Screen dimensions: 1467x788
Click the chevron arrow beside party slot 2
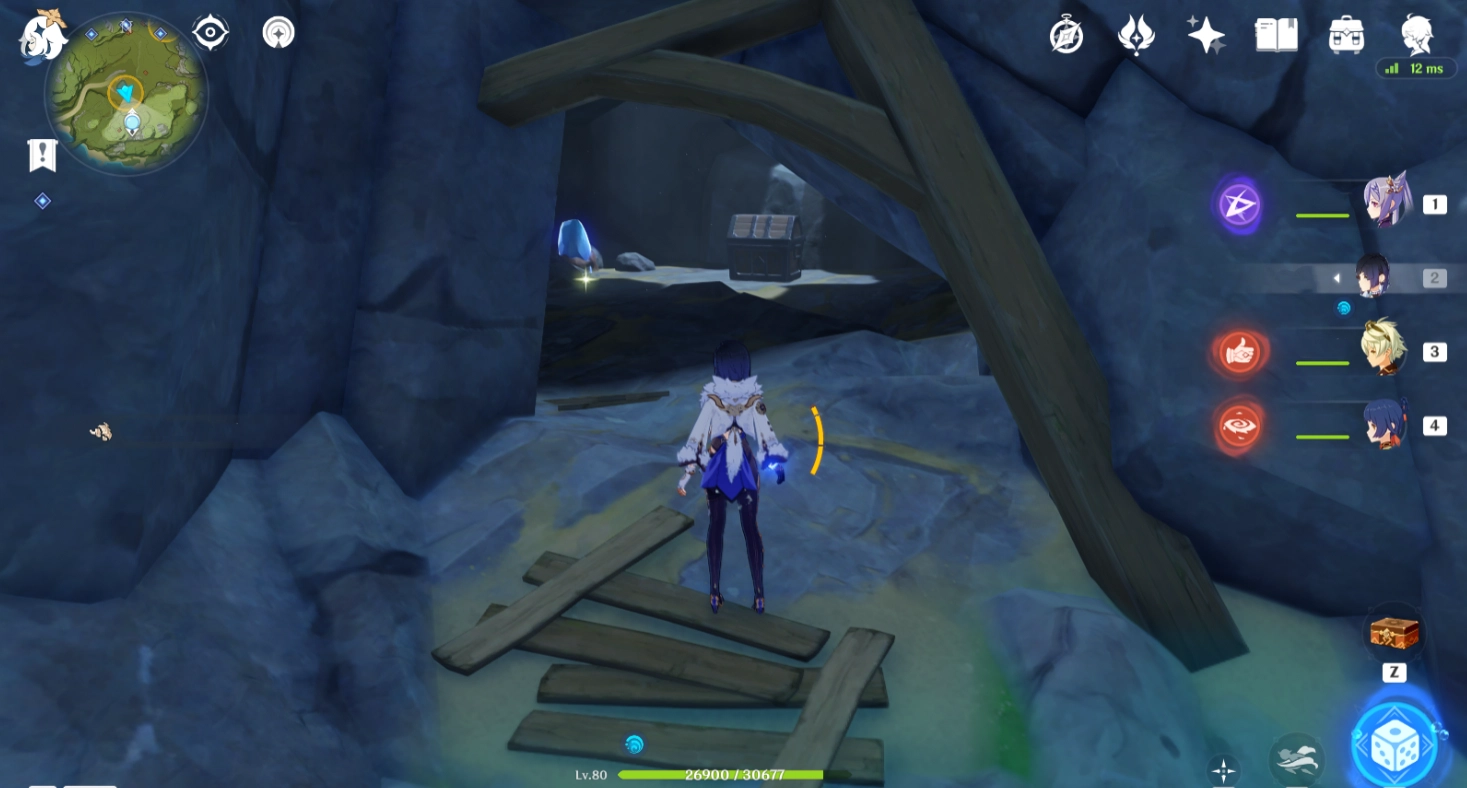point(1336,277)
